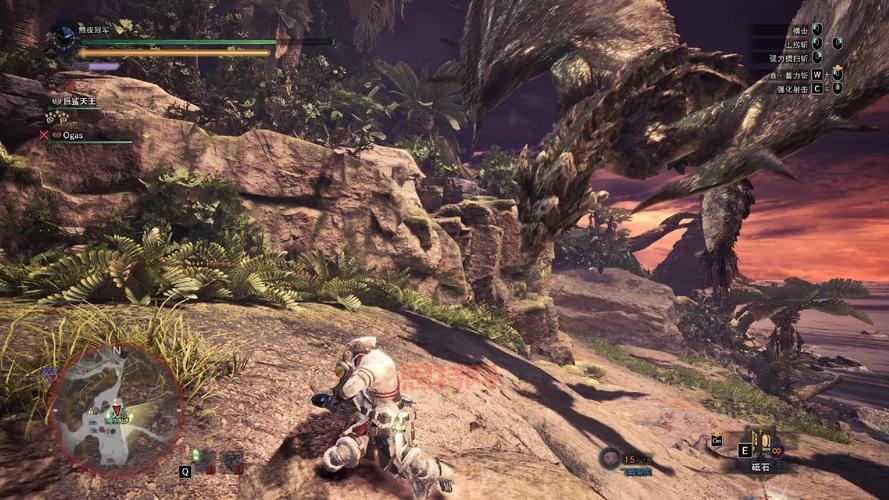Click the quest timer clock icon
889x500 pixels.
pos(64,38)
